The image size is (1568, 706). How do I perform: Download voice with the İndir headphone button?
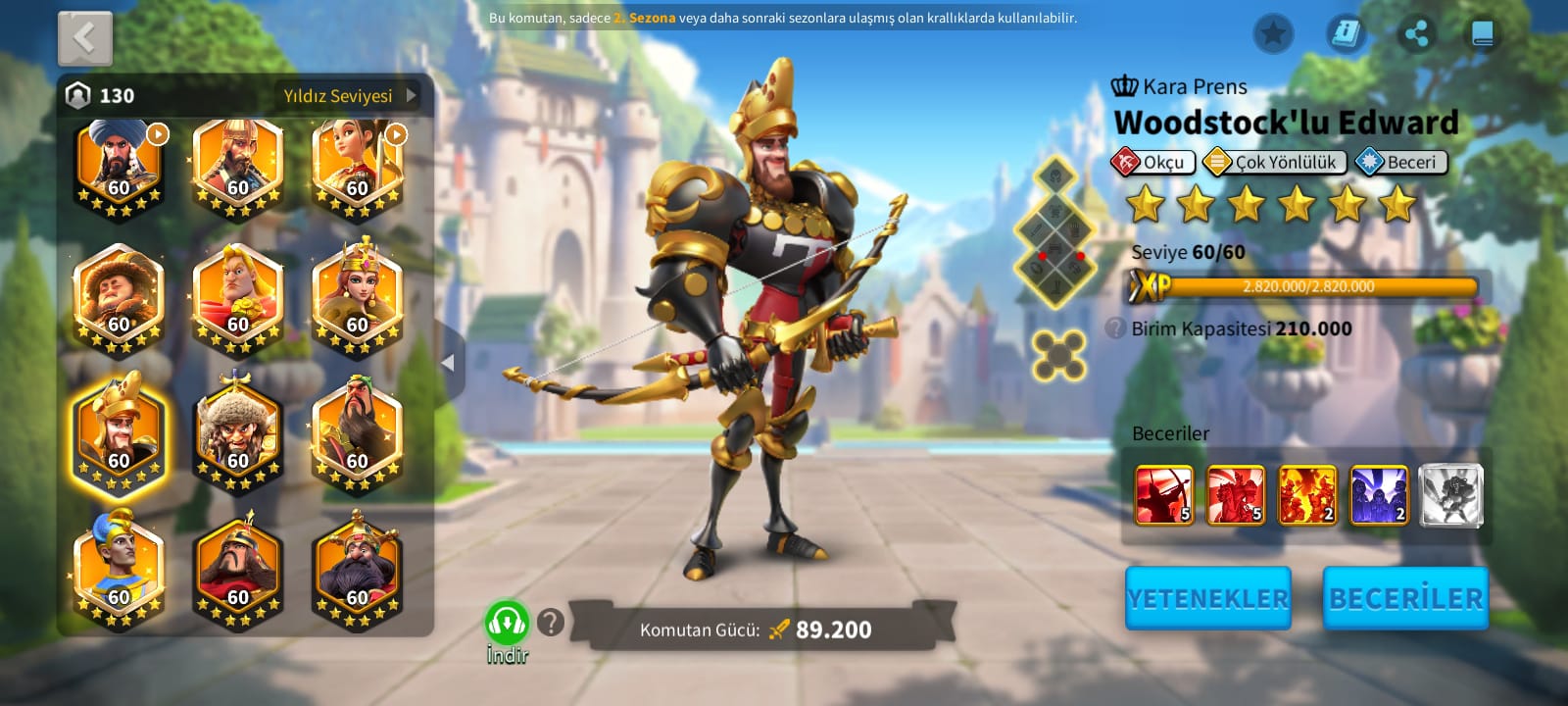coord(507,624)
